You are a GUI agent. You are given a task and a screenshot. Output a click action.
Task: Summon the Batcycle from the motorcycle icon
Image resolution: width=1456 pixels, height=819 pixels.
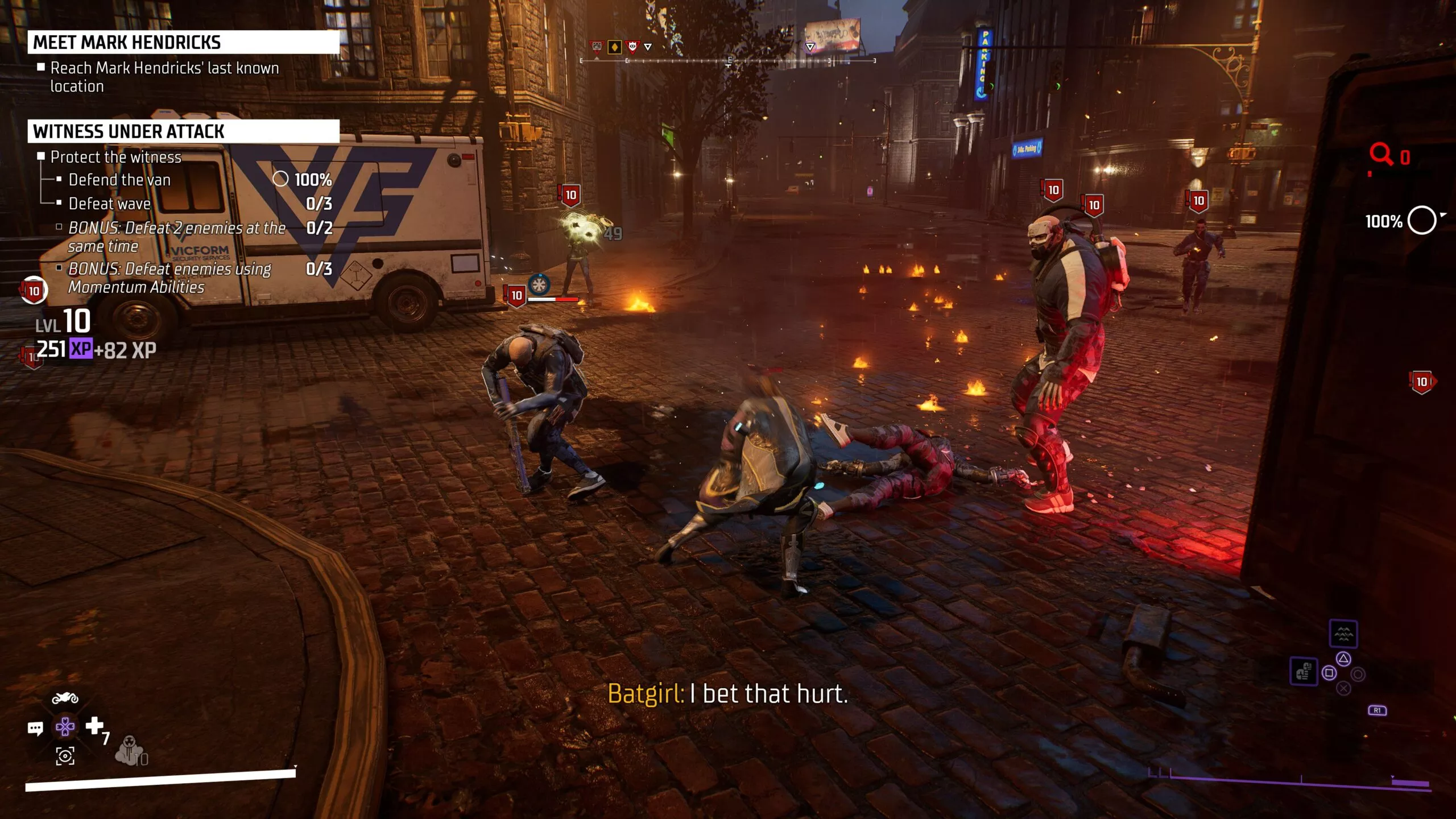point(65,698)
